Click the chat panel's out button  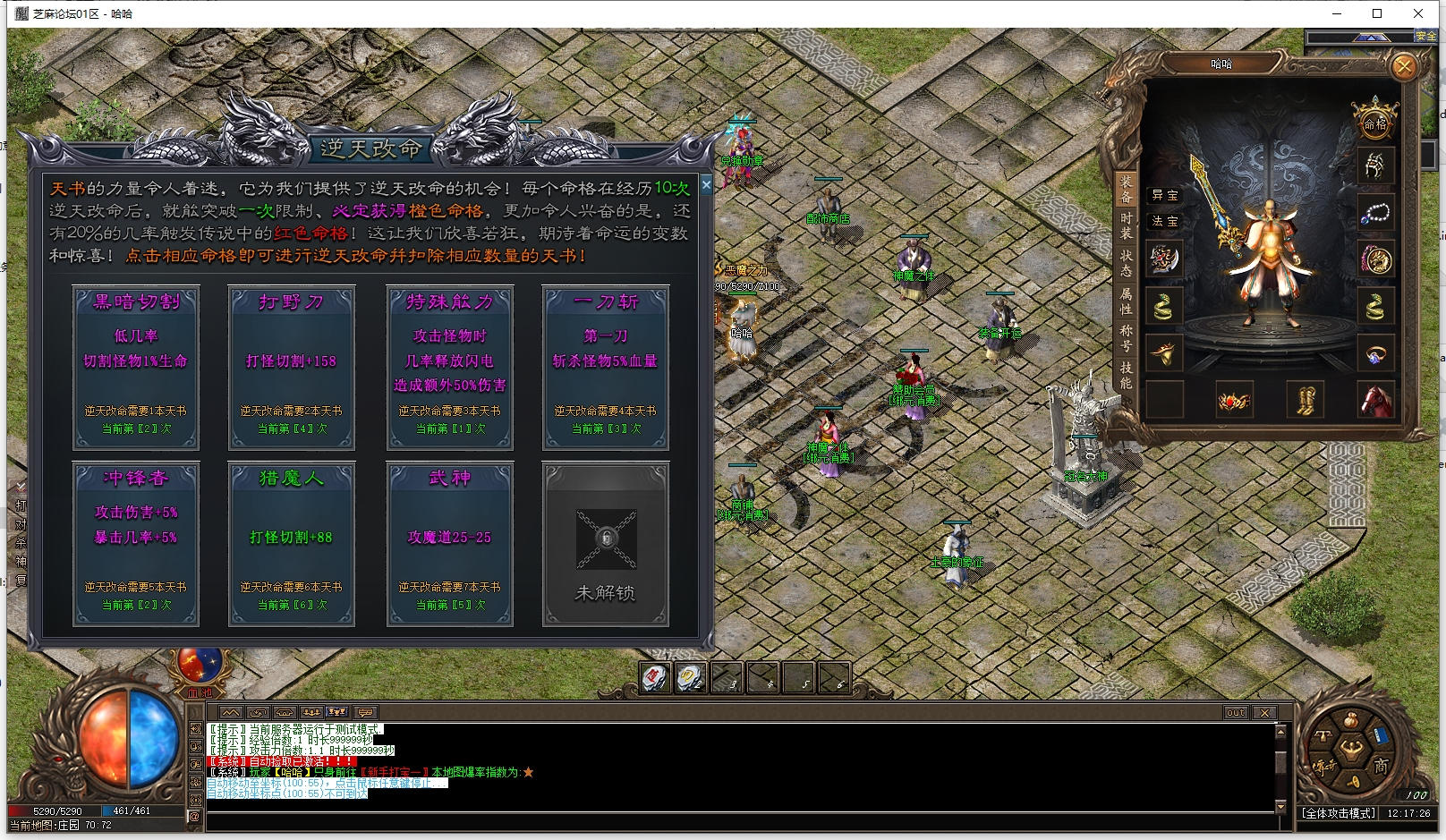1235,713
